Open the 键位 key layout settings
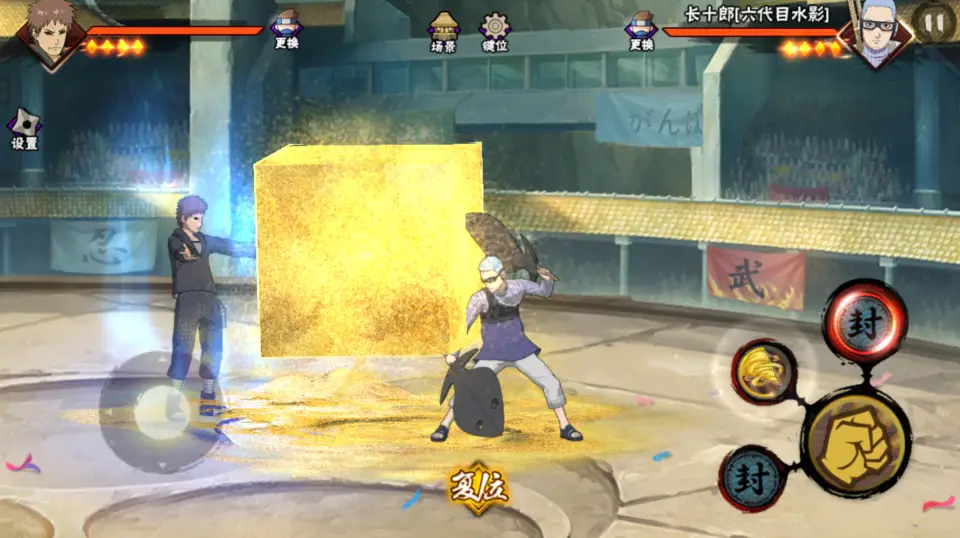The height and width of the screenshot is (538, 960). pyautogui.click(x=494, y=32)
